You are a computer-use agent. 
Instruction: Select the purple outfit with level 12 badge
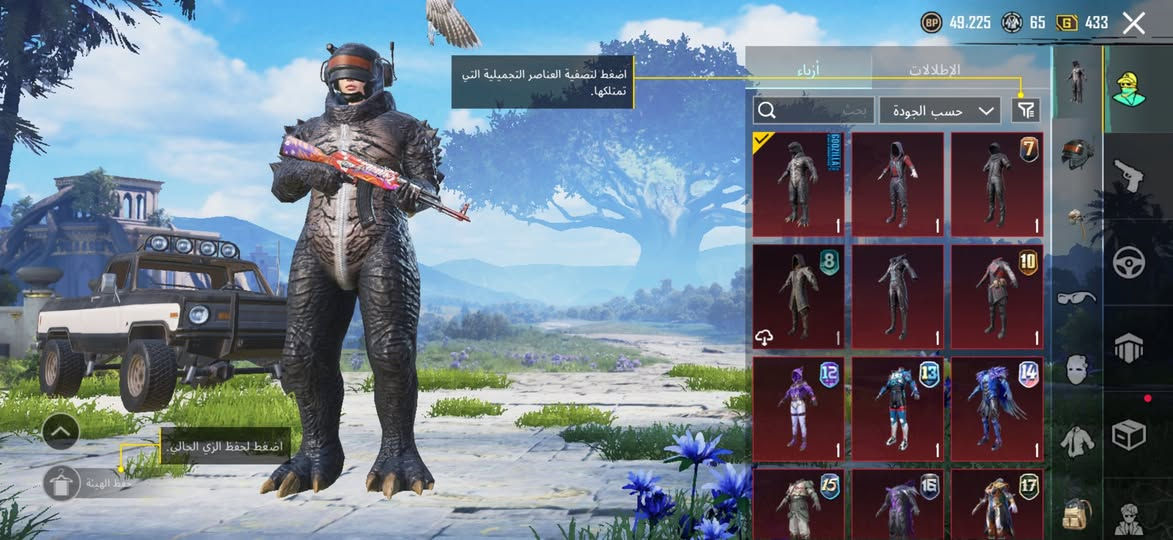click(x=797, y=408)
